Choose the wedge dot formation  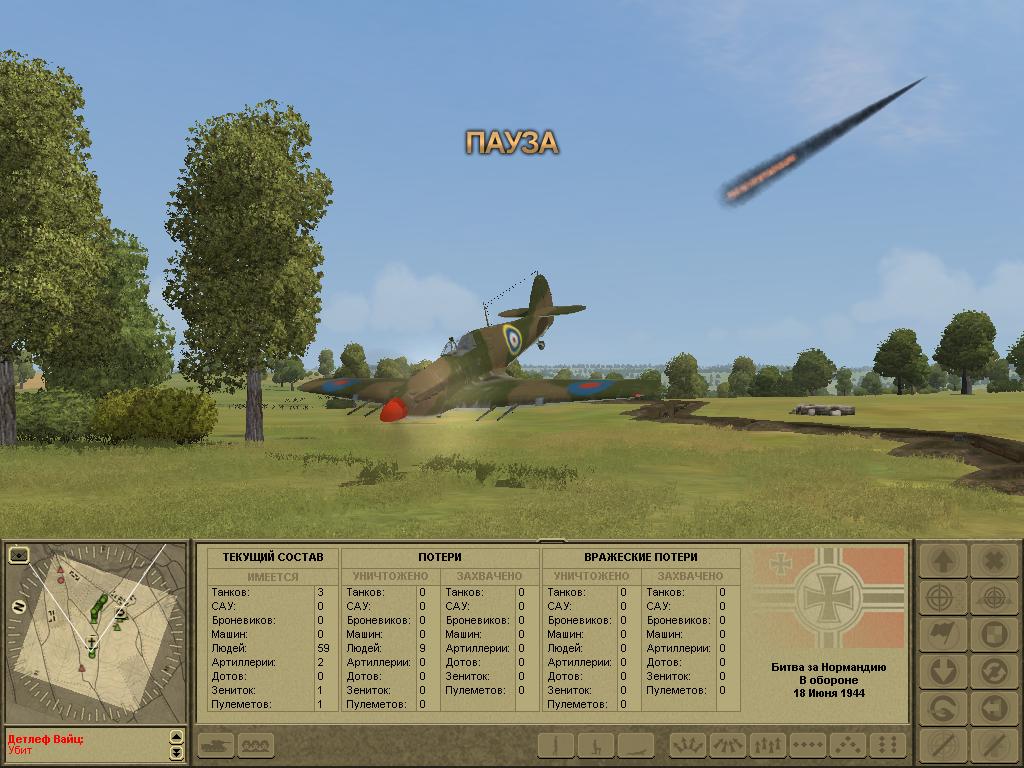[848, 745]
